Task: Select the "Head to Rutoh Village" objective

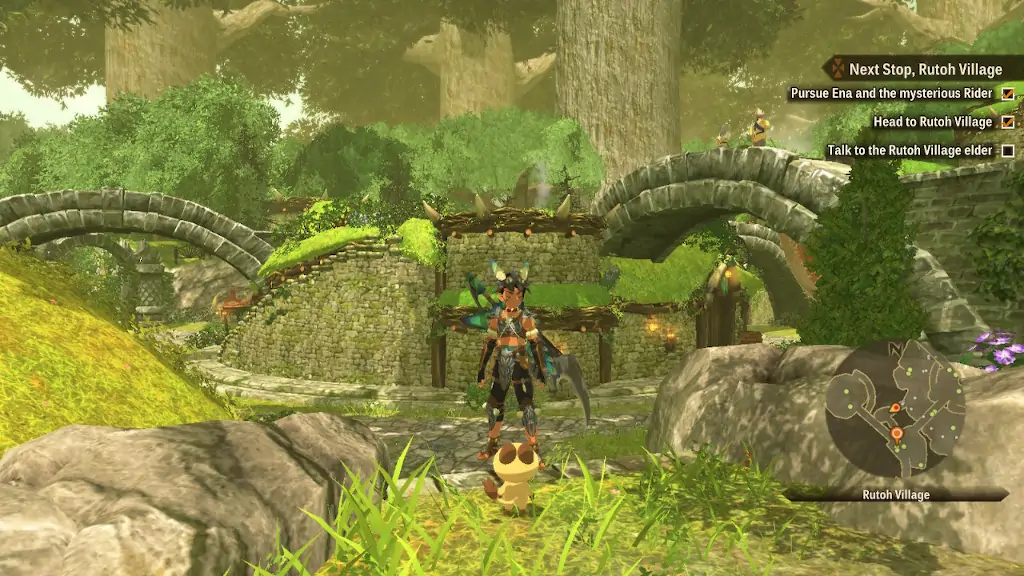Action: coord(932,122)
